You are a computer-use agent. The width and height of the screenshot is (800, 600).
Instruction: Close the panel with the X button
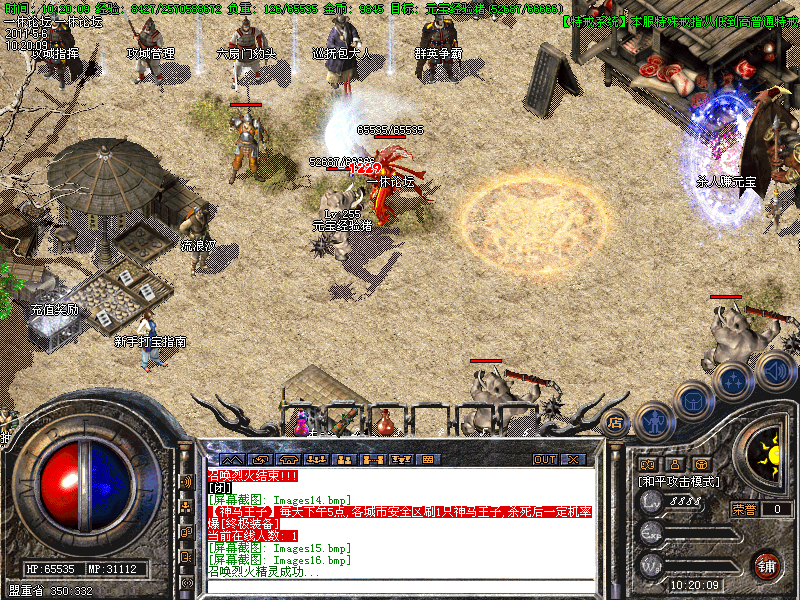[573, 460]
